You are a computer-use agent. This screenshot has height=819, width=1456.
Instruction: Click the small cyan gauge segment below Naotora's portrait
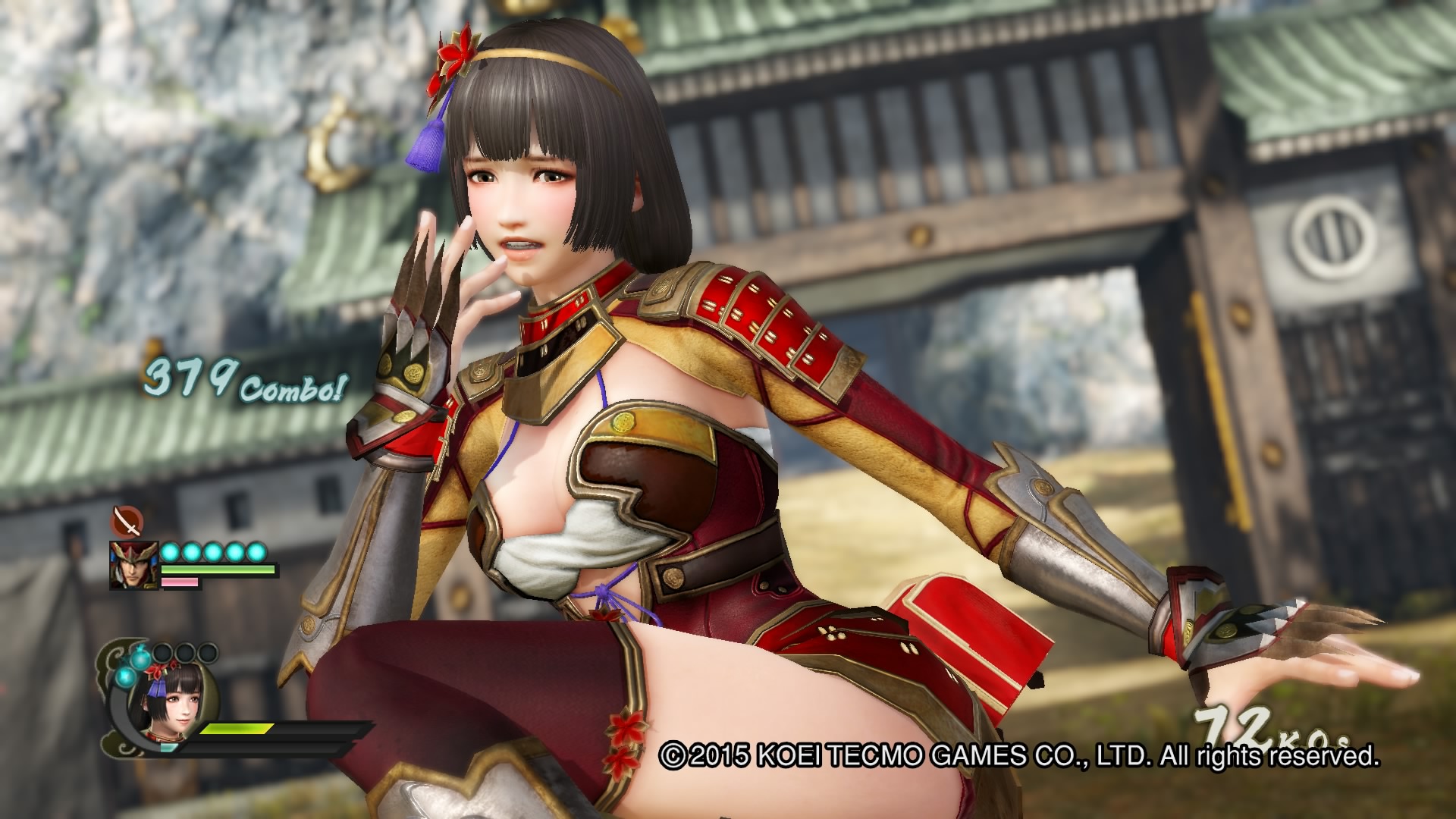[x=167, y=746]
